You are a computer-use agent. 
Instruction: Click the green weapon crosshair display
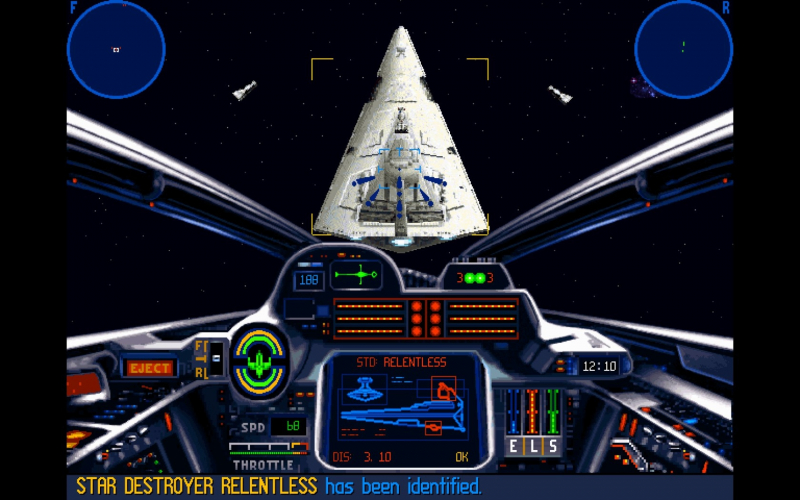357,275
